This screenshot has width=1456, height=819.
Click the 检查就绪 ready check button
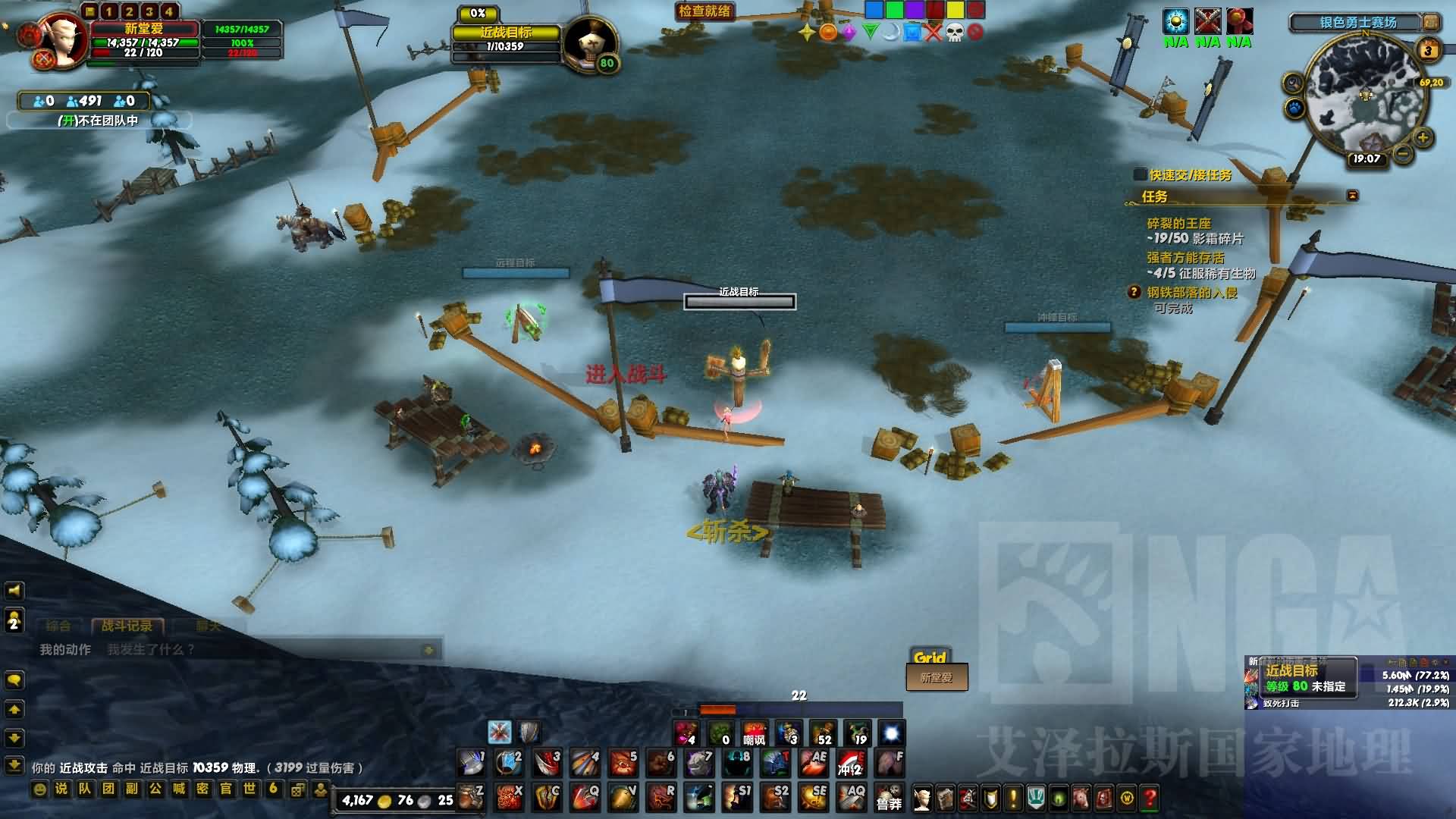[x=704, y=11]
